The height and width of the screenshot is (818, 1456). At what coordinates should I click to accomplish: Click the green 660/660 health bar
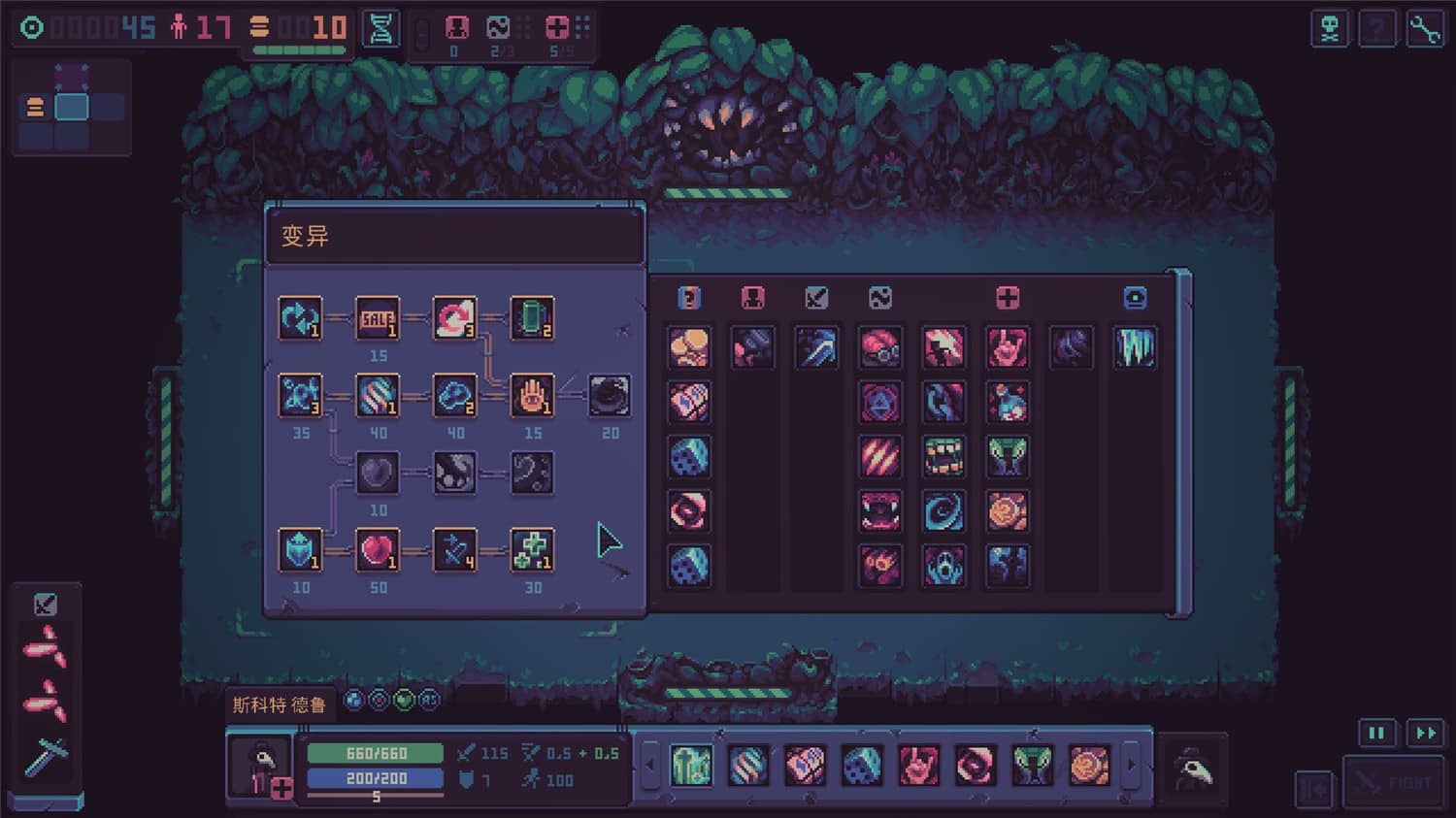[x=377, y=753]
